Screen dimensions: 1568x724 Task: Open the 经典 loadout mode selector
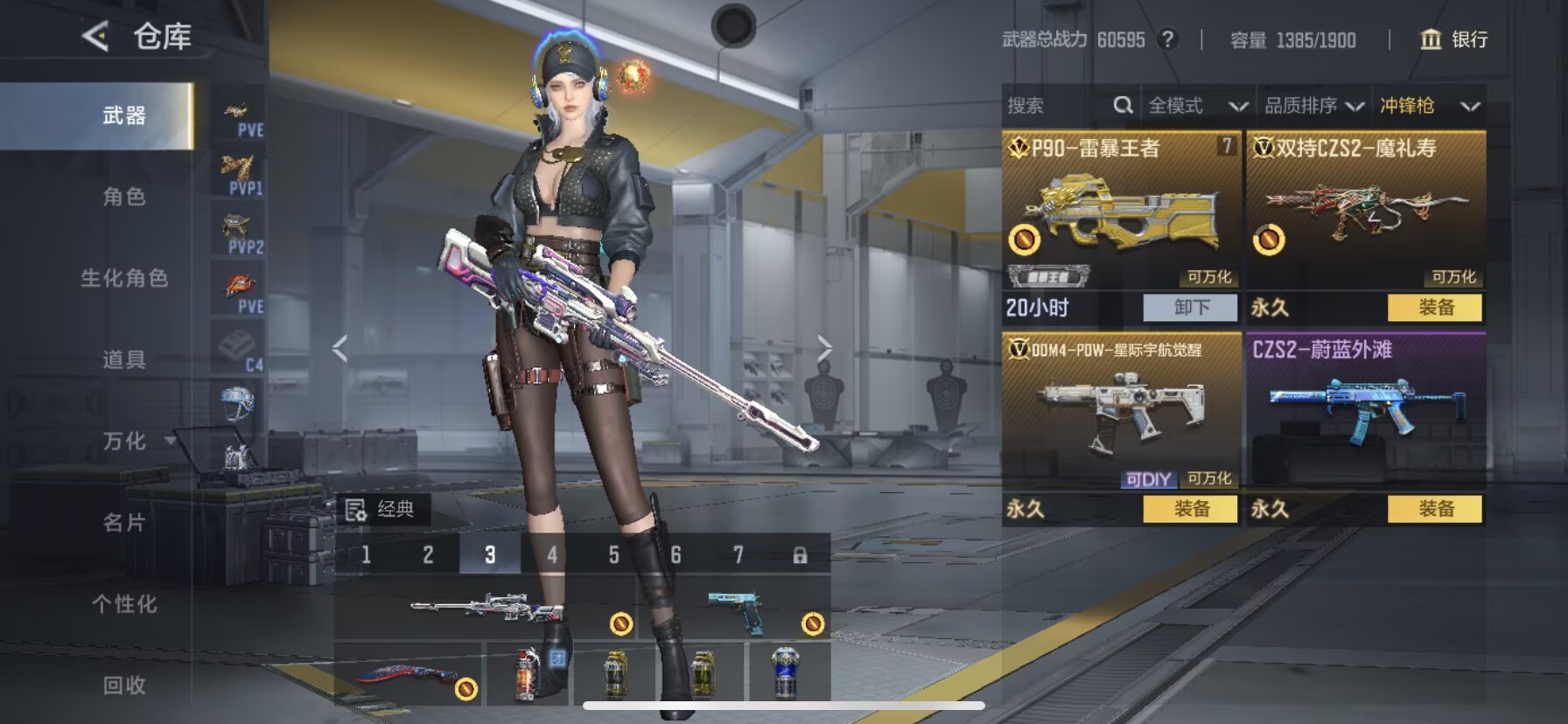(381, 509)
